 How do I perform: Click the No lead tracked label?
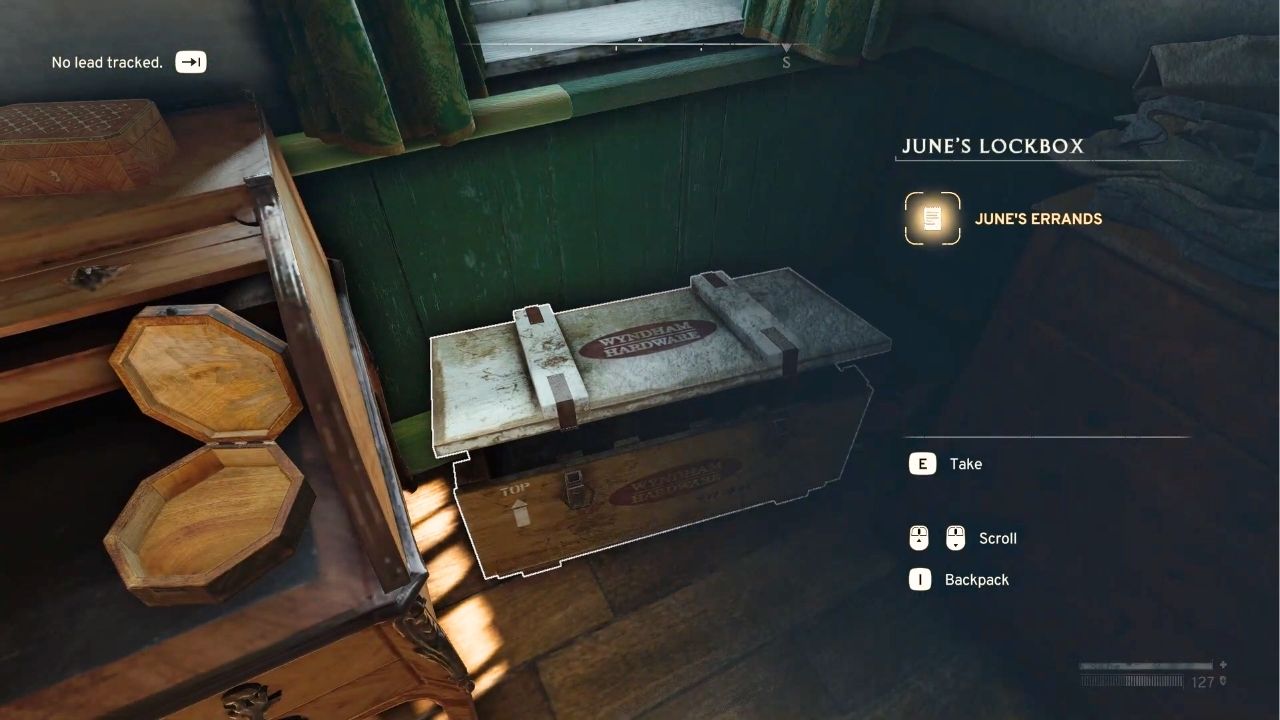[x=106, y=61]
